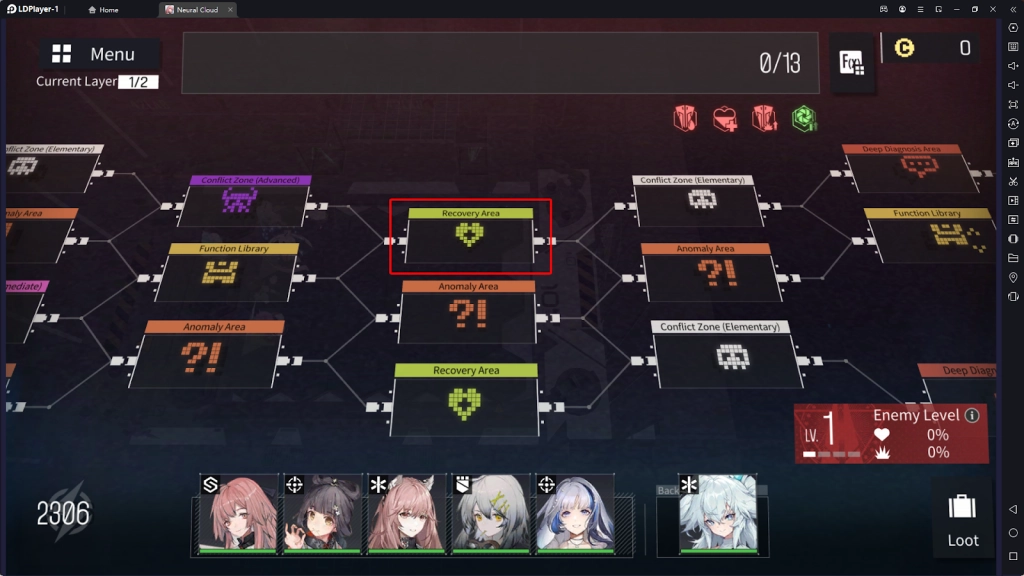1024x576 pixels.
Task: Select the cat-eared pink-haired doll portrait
Action: 406,513
